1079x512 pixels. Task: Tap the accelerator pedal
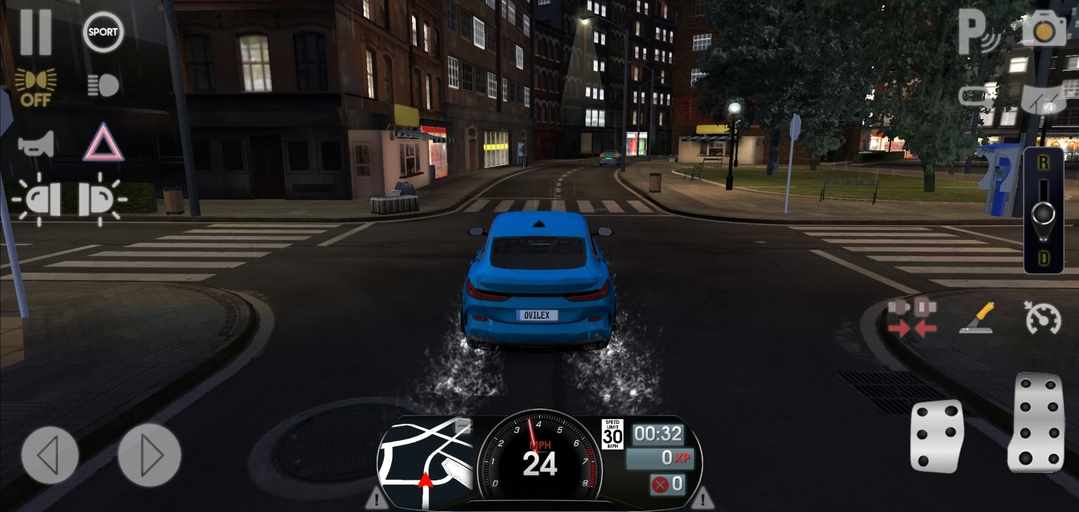coord(1035,422)
